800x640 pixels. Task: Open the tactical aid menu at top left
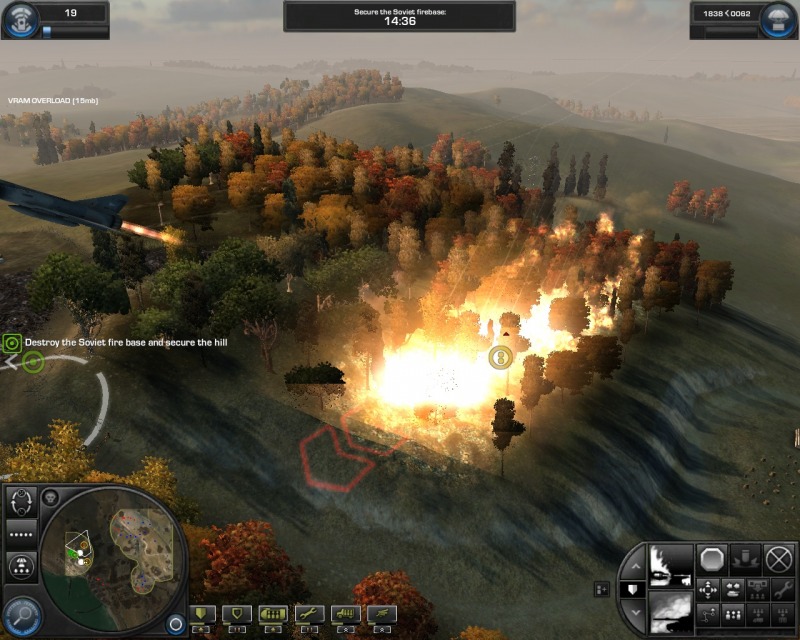point(20,19)
